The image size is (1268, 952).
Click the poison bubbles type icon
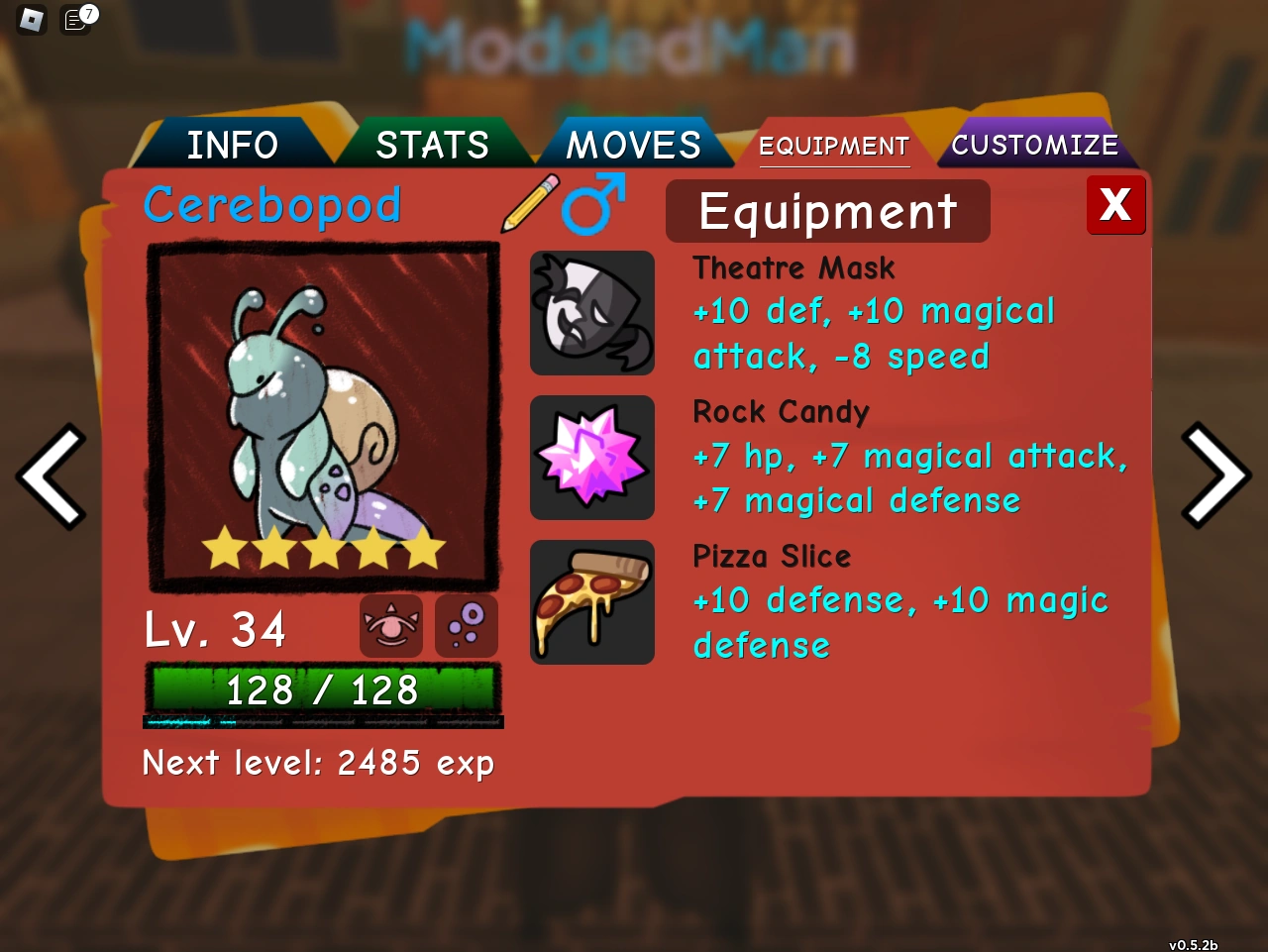coord(466,625)
